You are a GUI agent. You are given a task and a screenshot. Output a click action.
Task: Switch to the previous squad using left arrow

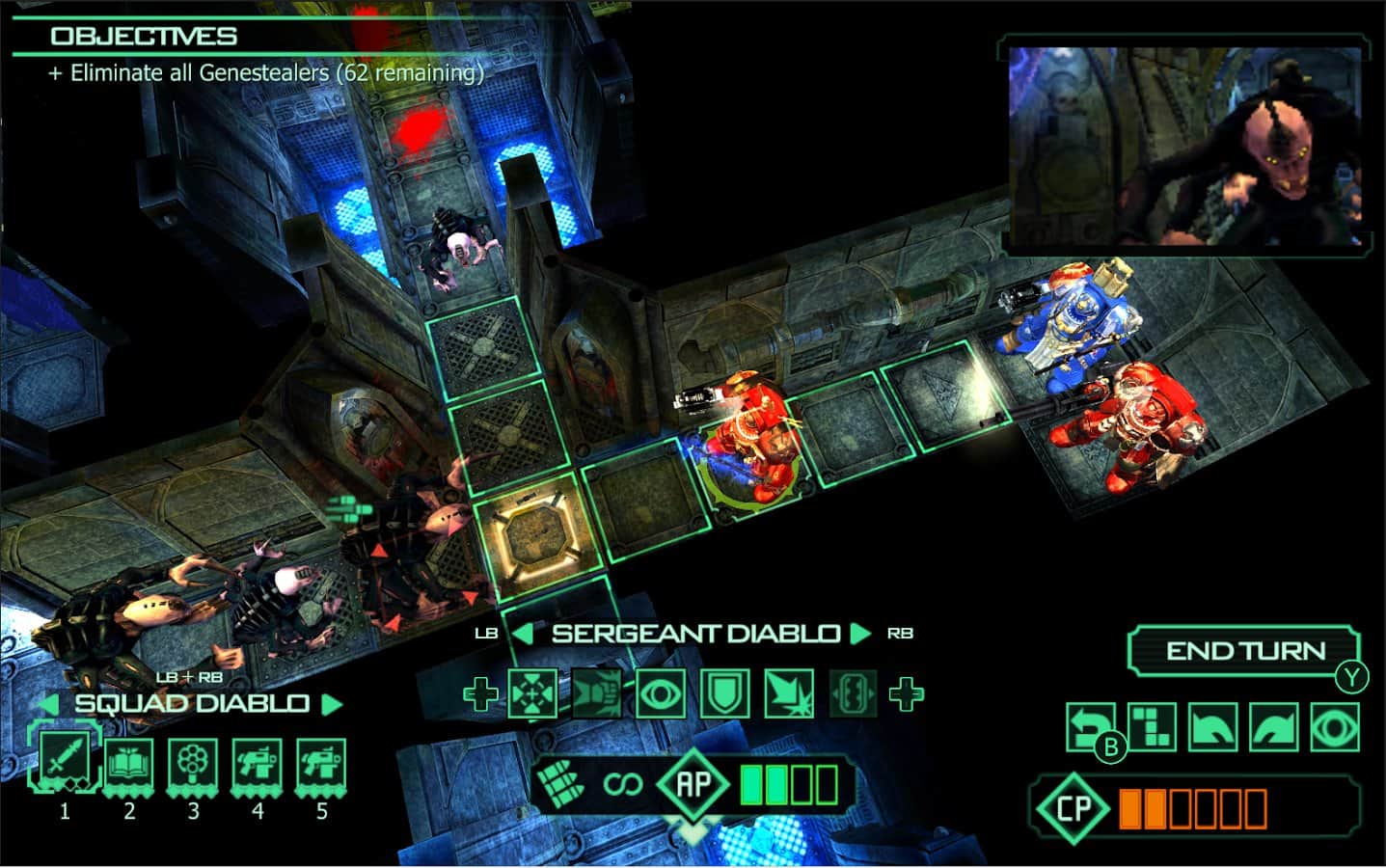coord(50,704)
